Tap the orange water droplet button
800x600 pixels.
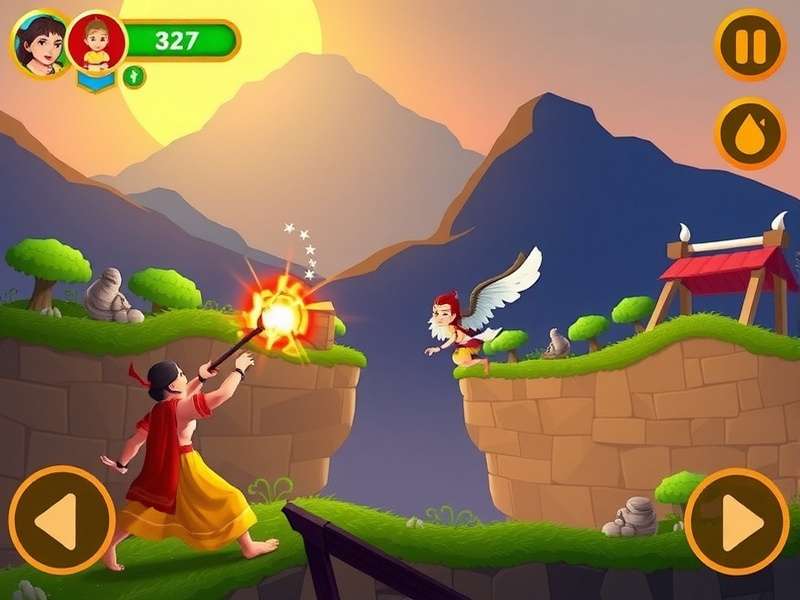[x=750, y=133]
